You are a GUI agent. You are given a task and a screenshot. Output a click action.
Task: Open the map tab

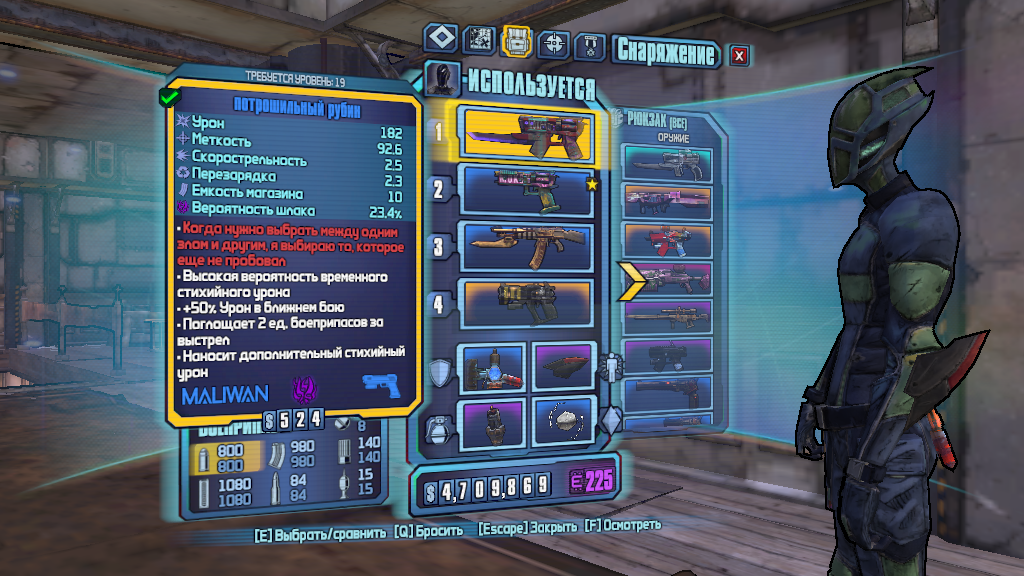tap(479, 41)
